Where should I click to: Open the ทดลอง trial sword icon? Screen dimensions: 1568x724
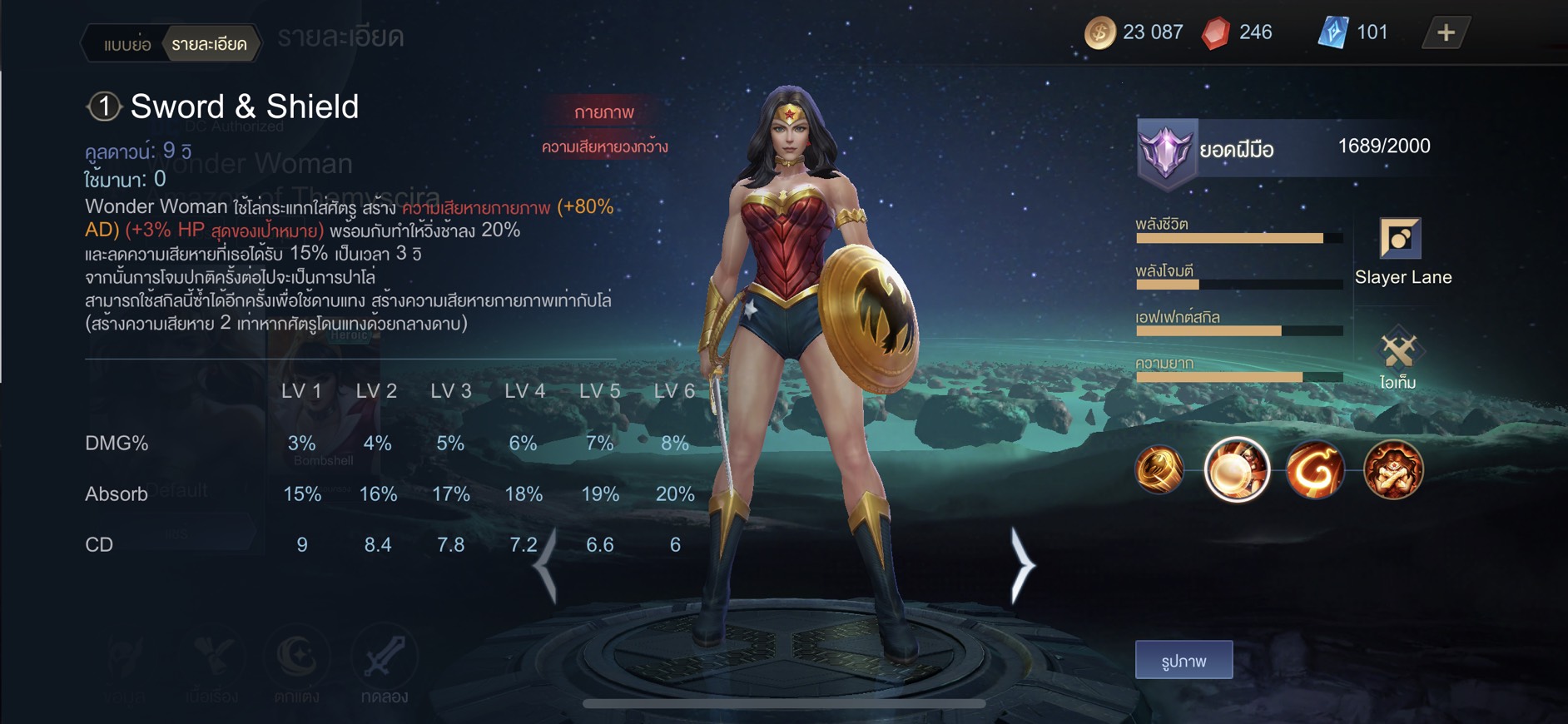click(x=384, y=659)
